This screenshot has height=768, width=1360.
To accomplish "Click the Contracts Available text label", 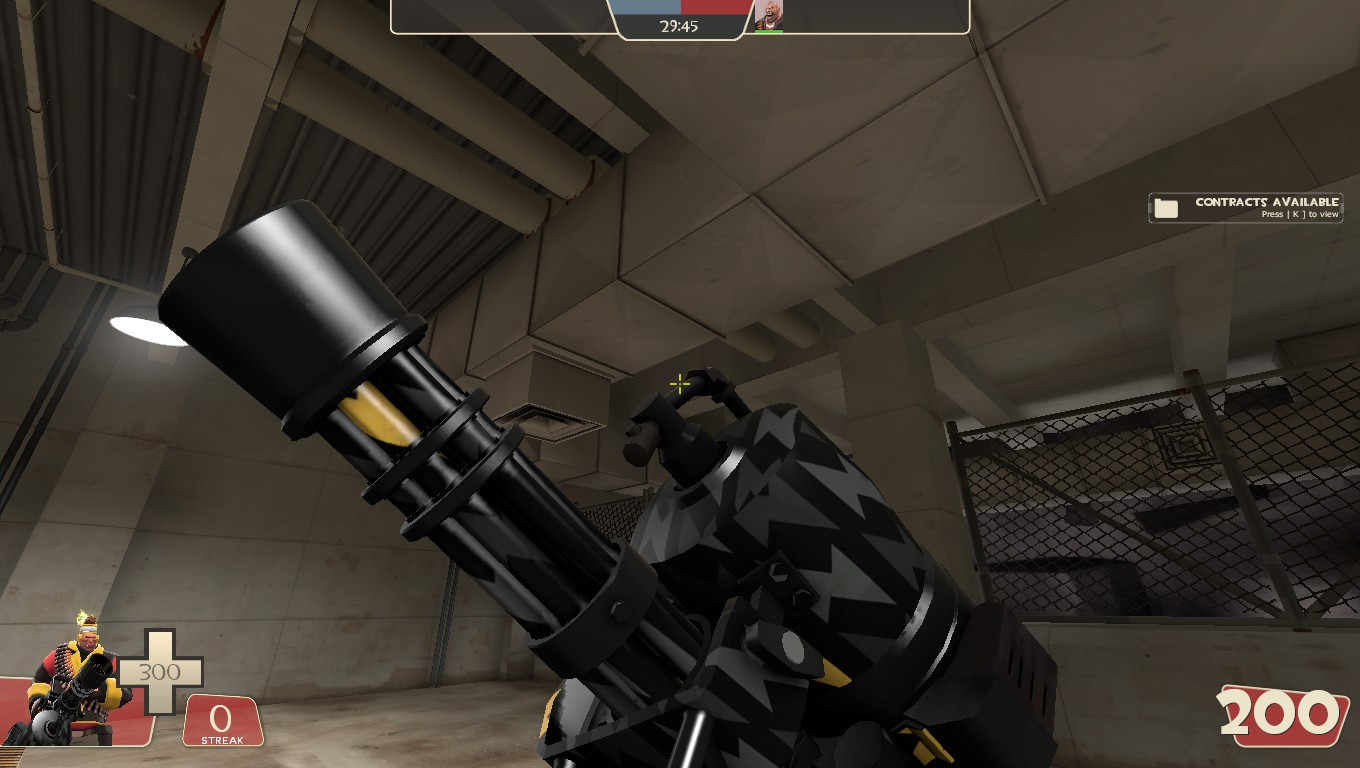I will (1267, 203).
